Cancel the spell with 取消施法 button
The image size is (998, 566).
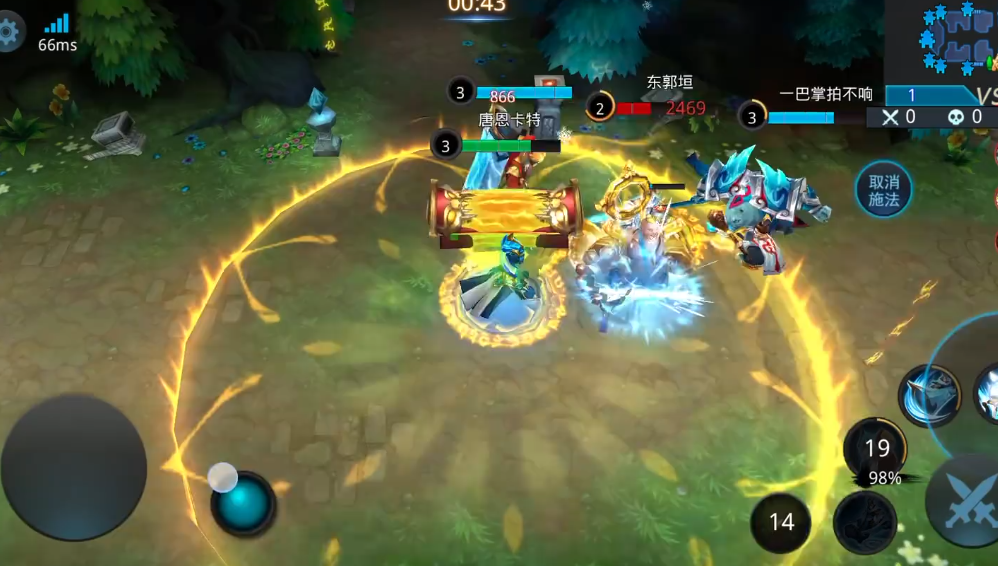[x=883, y=190]
